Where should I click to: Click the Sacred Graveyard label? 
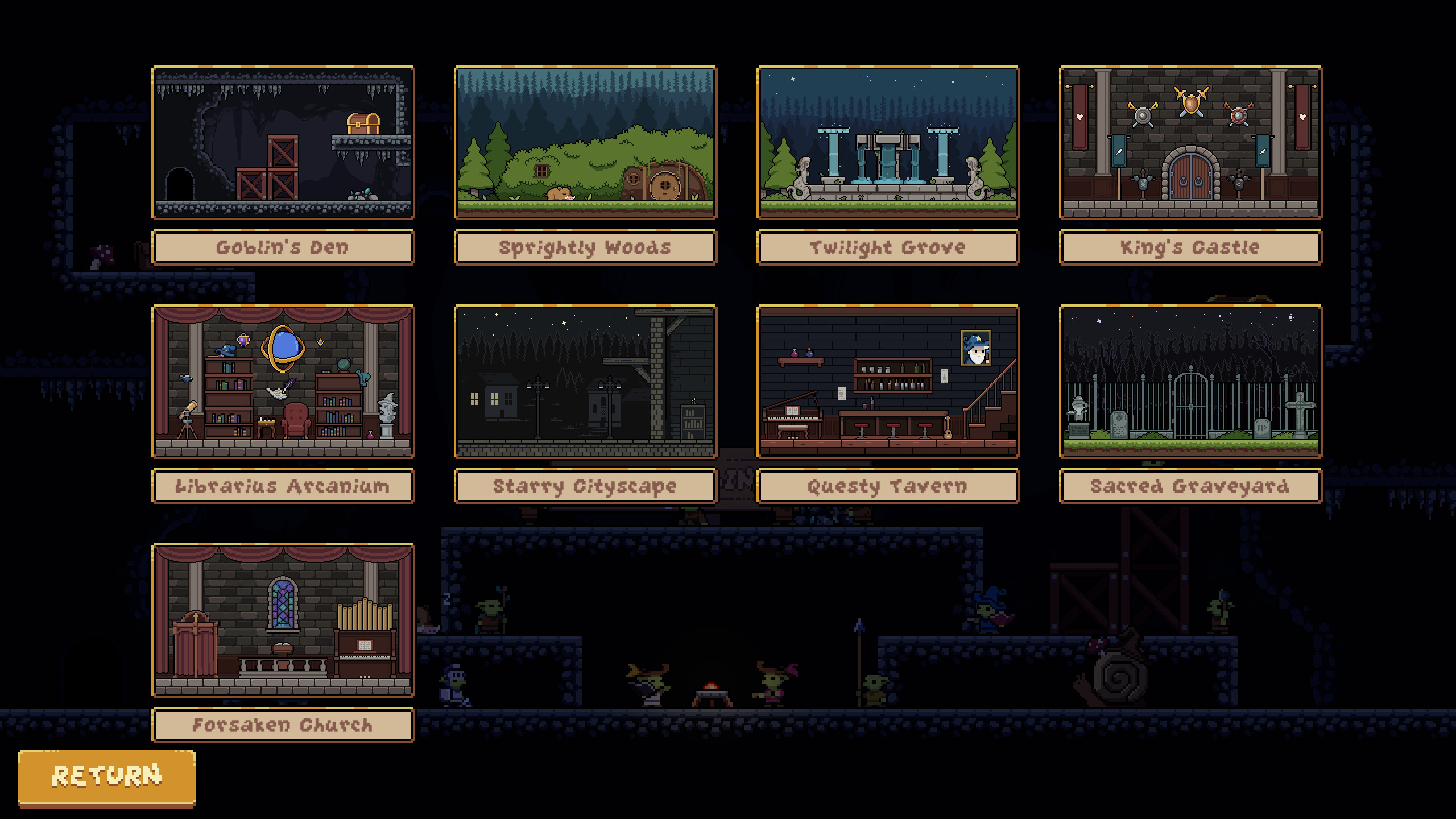click(1191, 486)
